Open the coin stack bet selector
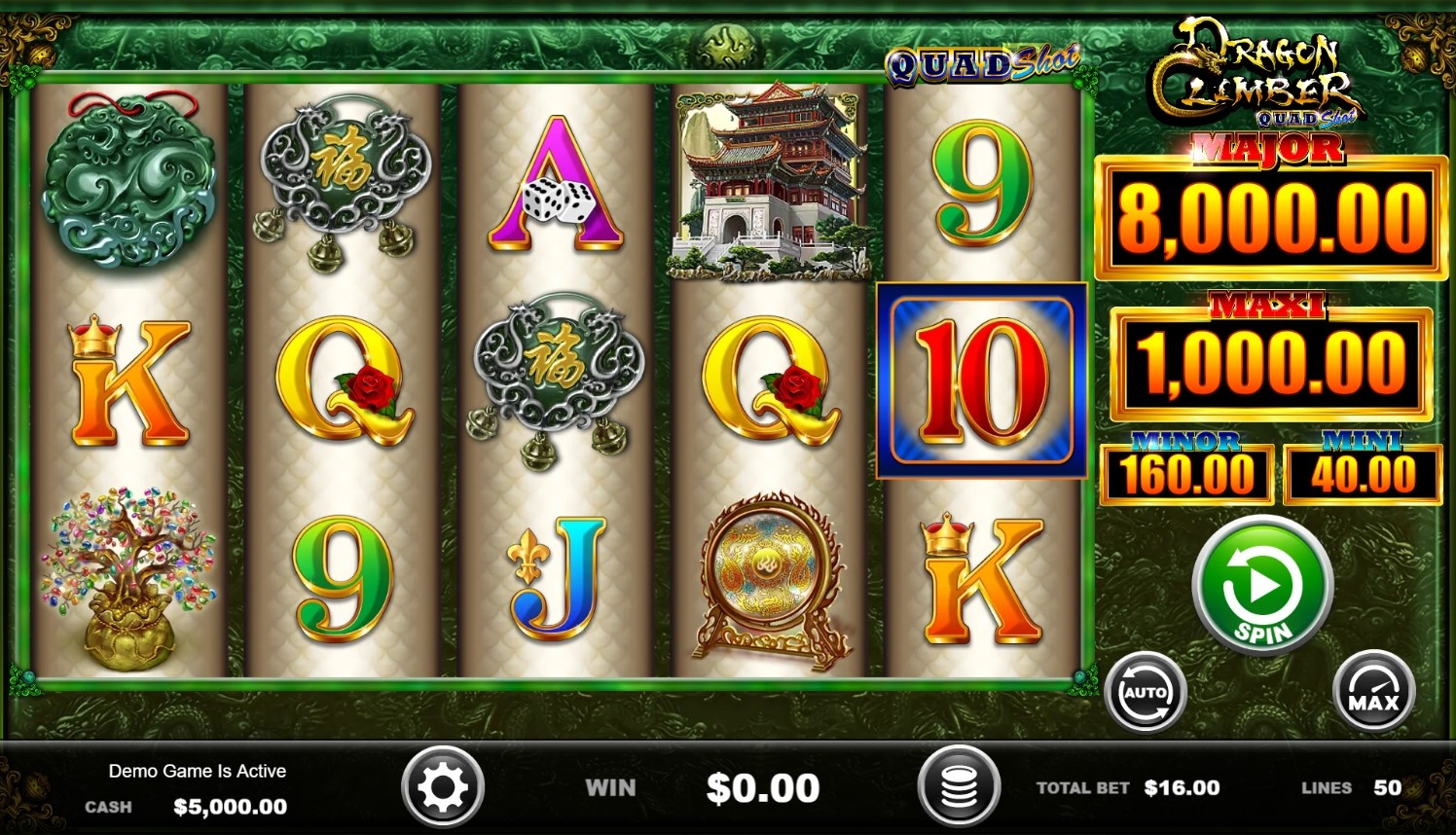Image resolution: width=1456 pixels, height=835 pixels. click(959, 787)
